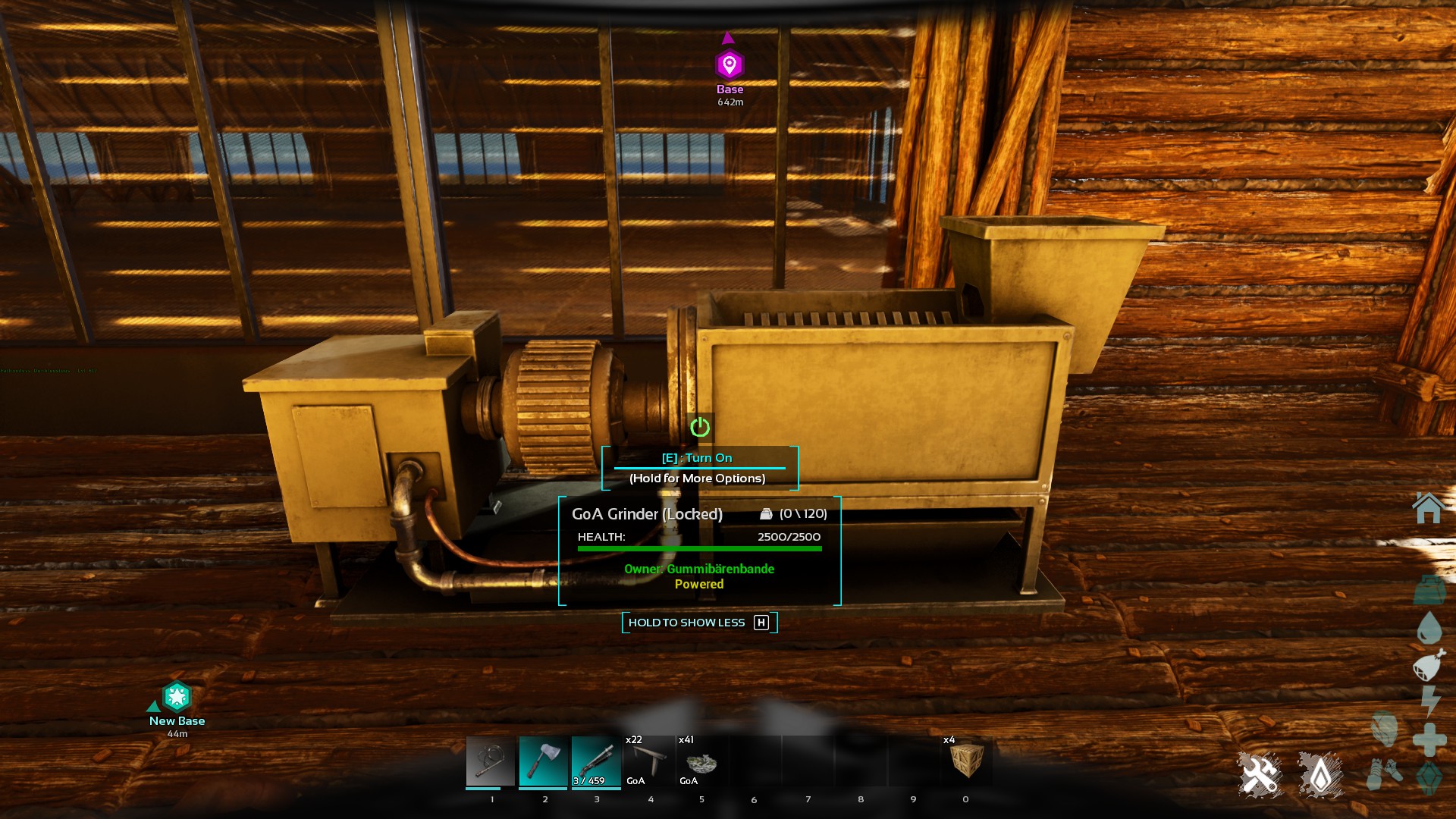
Task: Click the teal New Base waypoint marker
Action: coord(177,696)
